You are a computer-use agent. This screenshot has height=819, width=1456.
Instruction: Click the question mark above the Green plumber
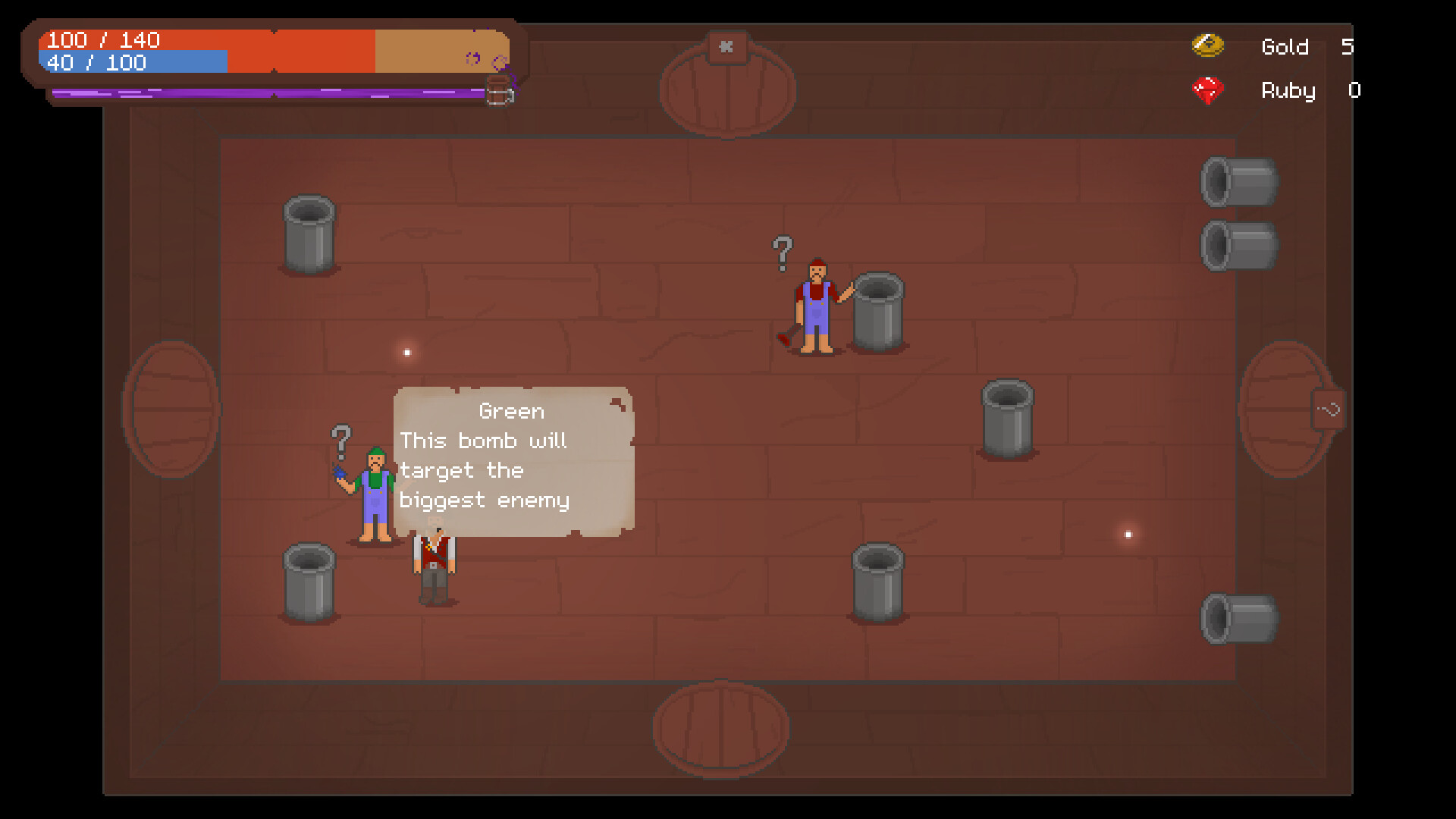pyautogui.click(x=341, y=440)
